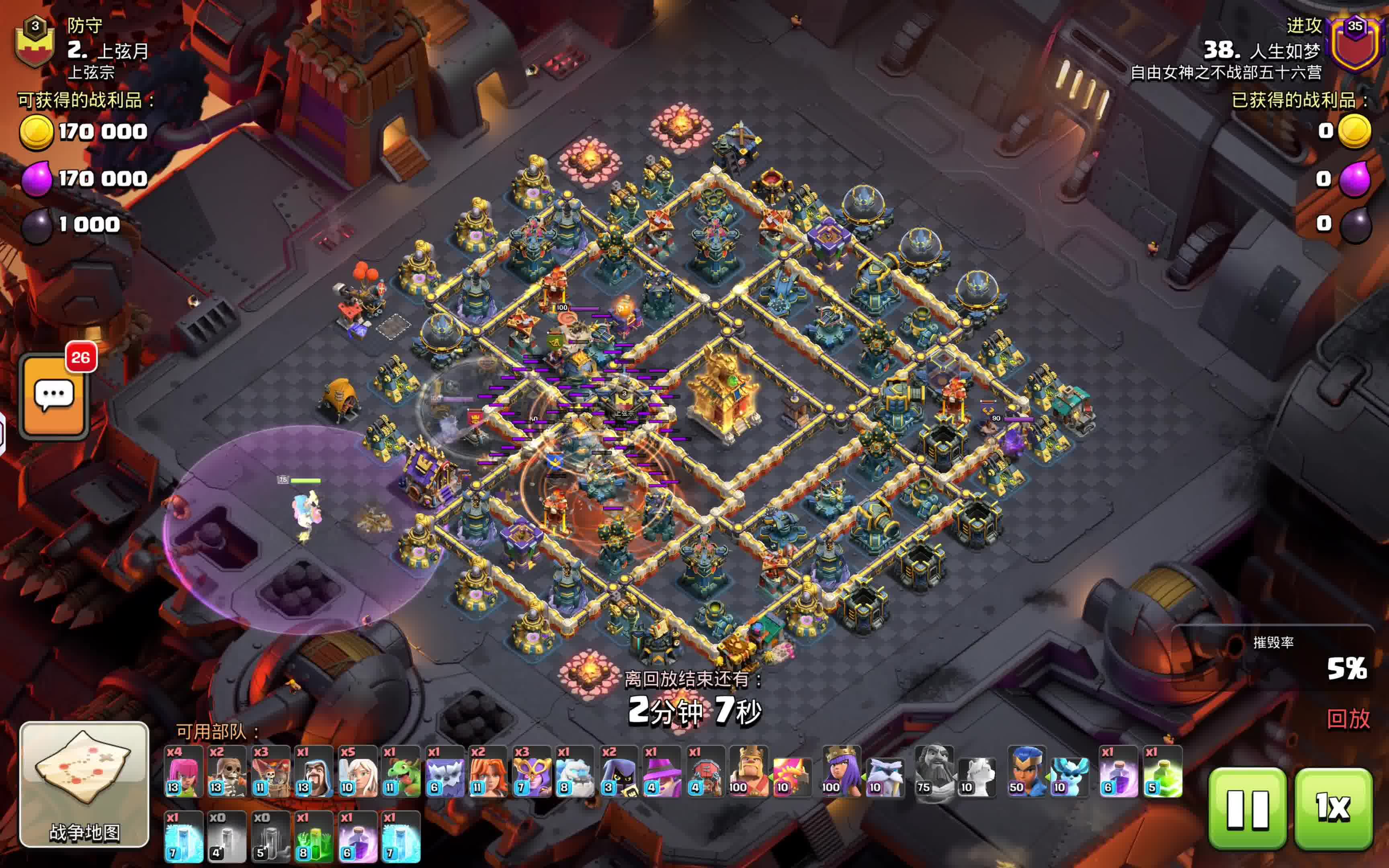
Task: Pick the Valkyrie troop slot
Action: tap(487, 772)
